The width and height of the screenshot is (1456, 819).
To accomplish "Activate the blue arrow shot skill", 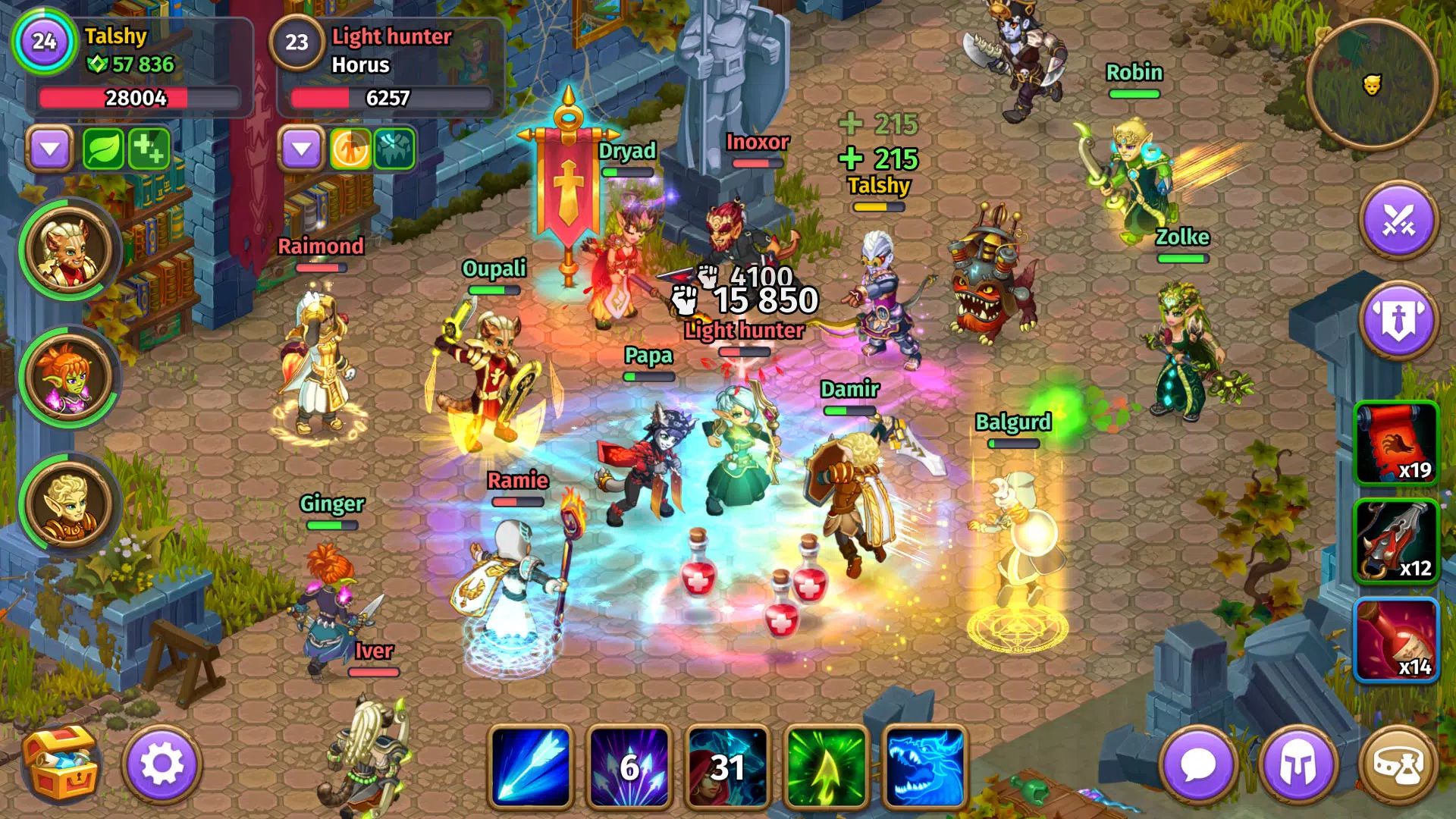I will click(x=531, y=766).
